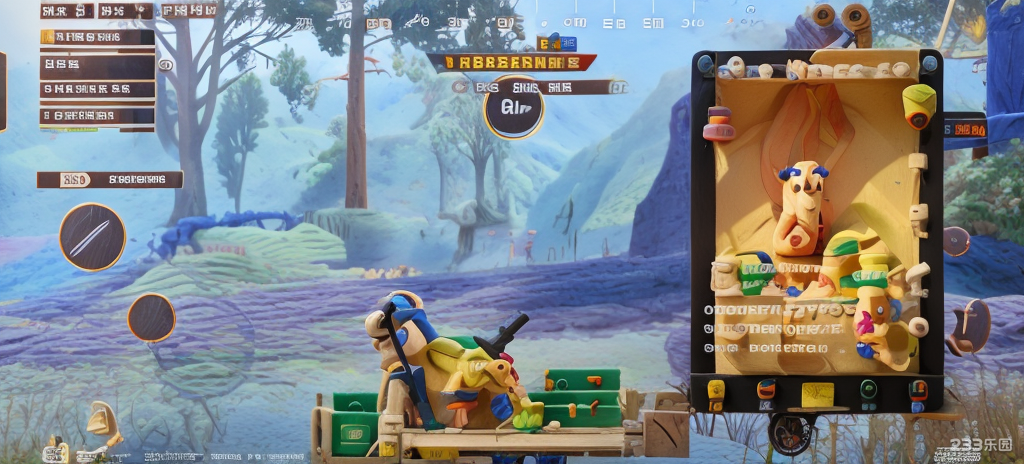Activate the gold-ringed round button at top center

(x=514, y=108)
